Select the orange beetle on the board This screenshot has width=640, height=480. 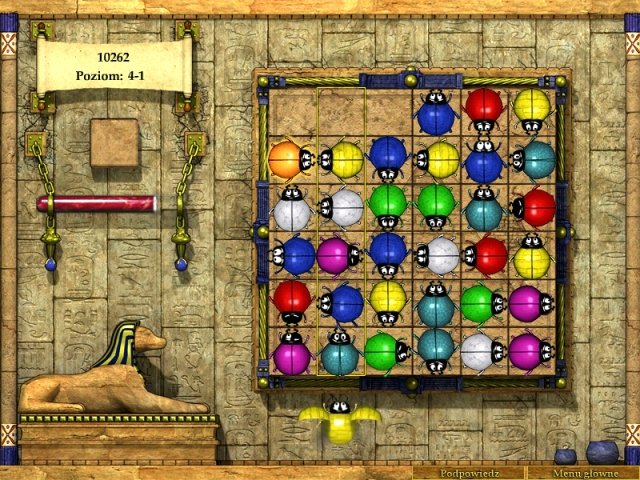(287, 159)
